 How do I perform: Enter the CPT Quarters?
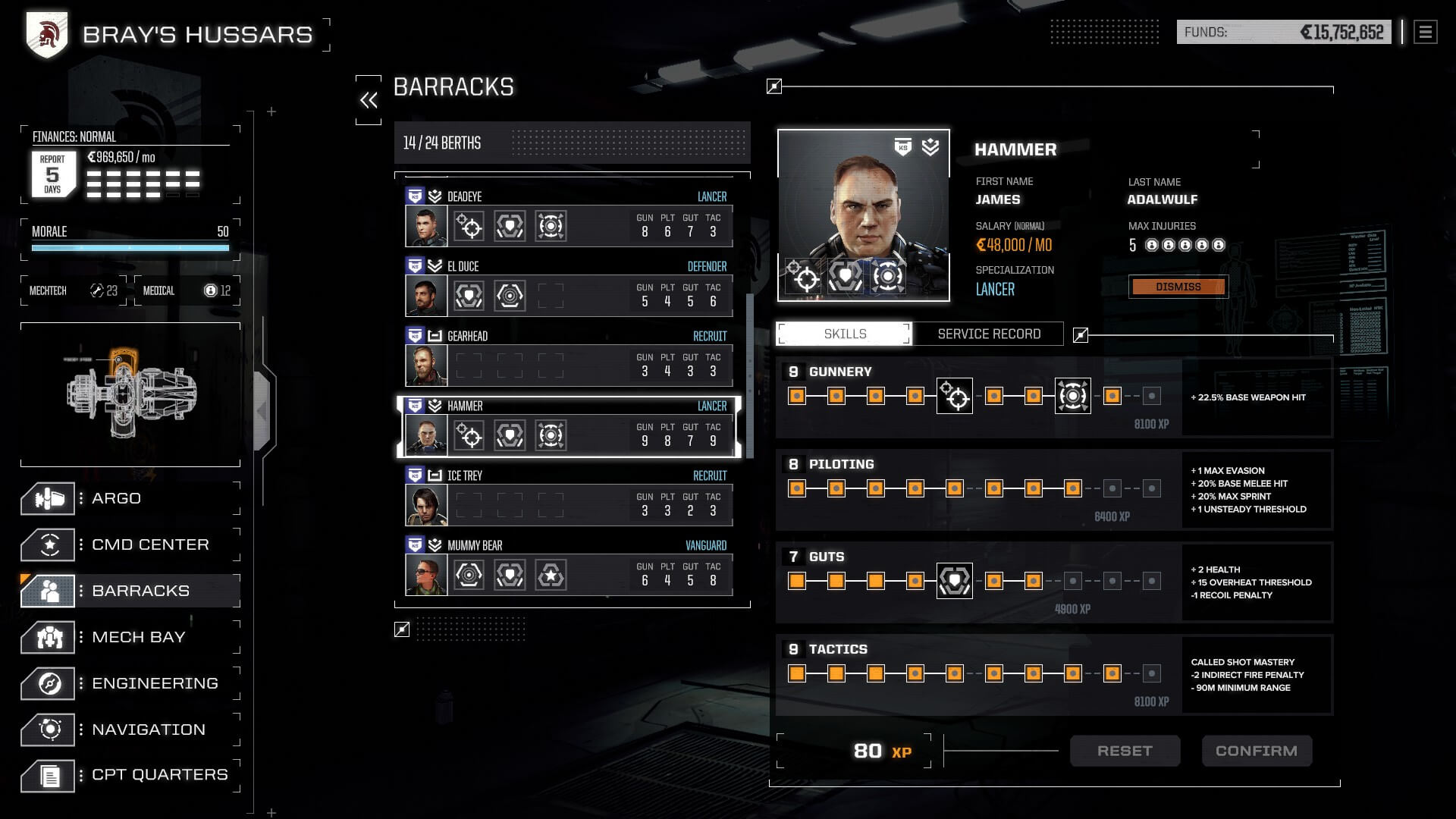pos(158,775)
